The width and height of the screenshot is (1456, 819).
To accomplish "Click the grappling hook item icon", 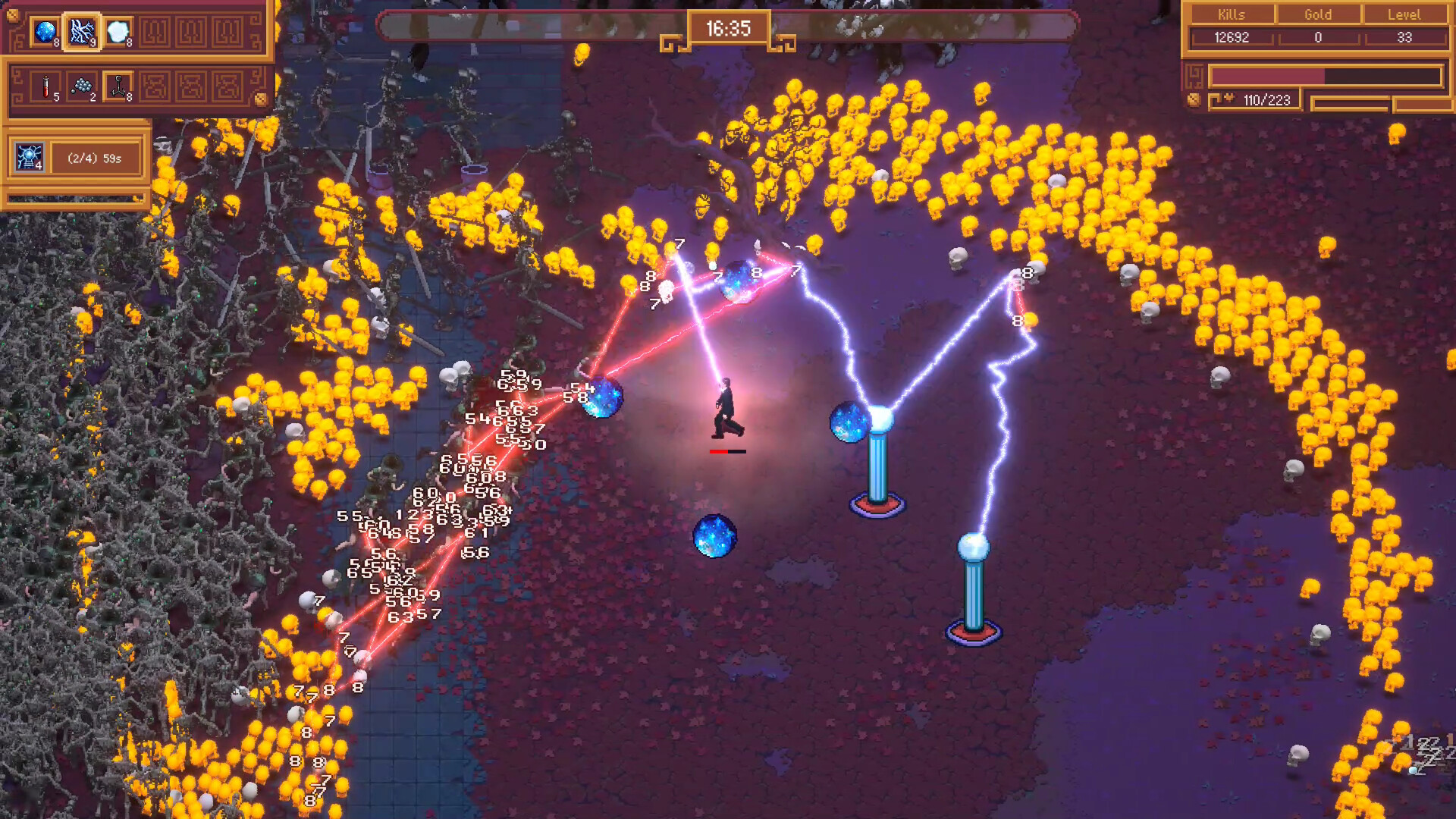I will point(118,86).
